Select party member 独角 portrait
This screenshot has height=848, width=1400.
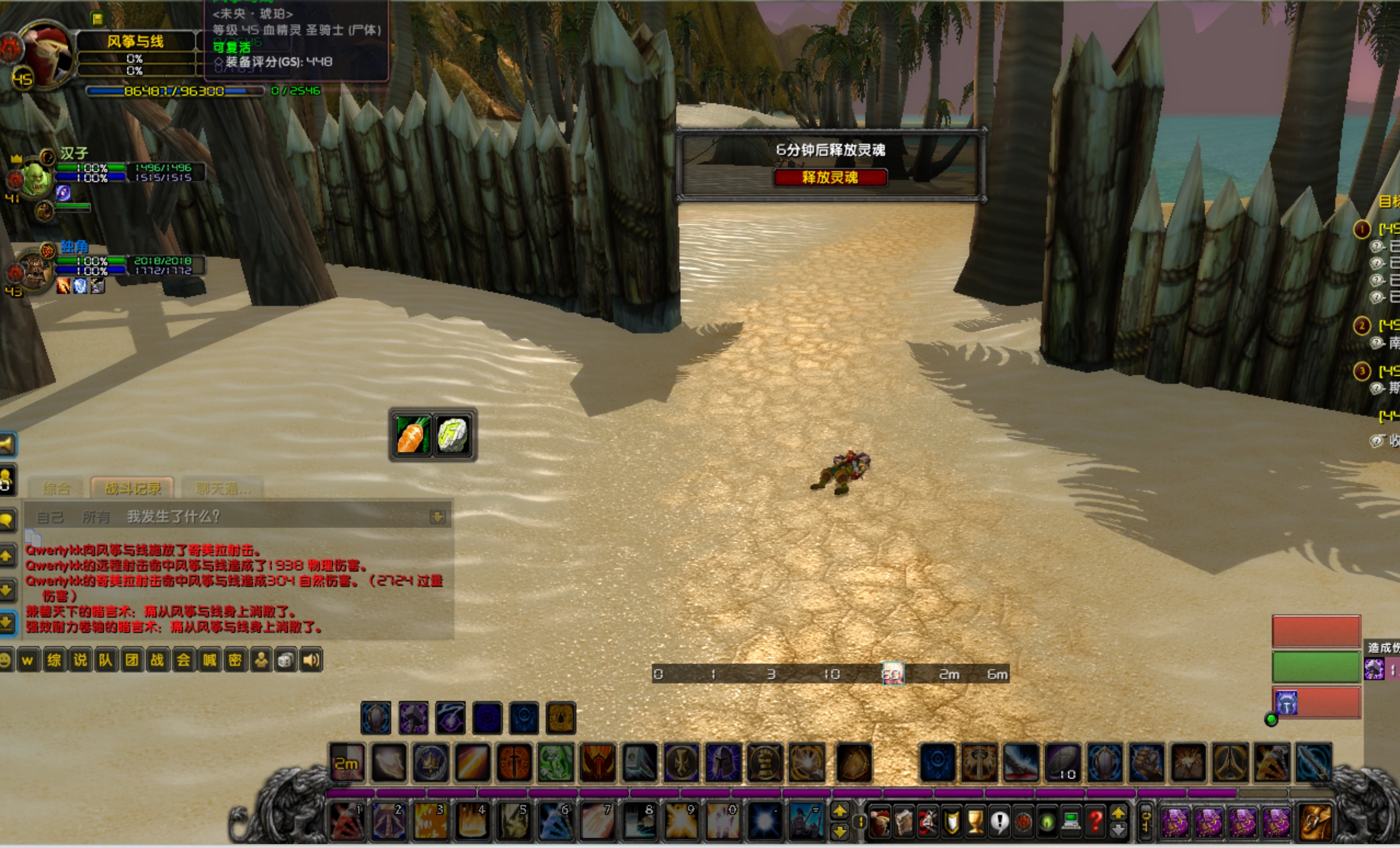pyautogui.click(x=34, y=272)
